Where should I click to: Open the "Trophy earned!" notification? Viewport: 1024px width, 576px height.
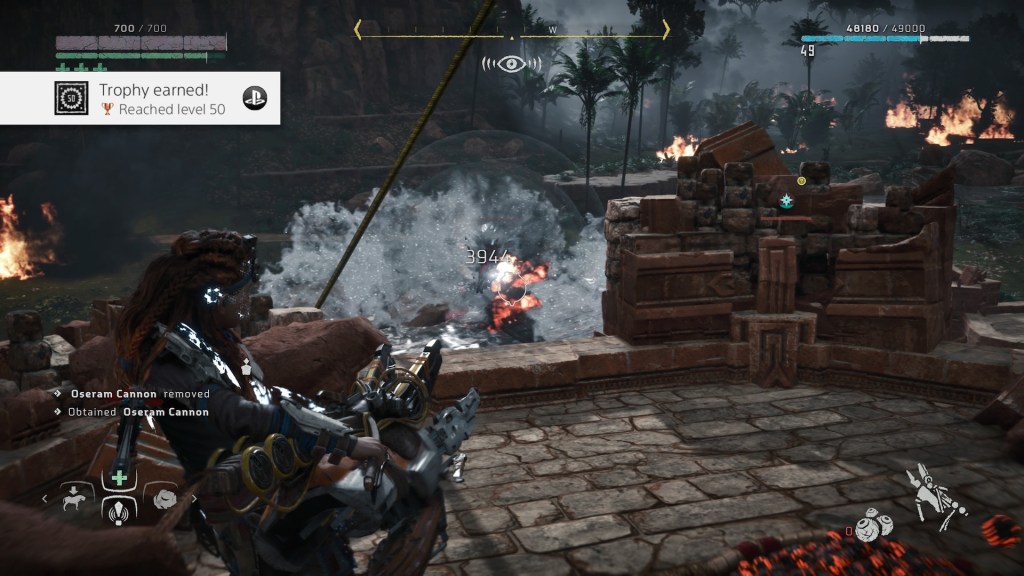(x=140, y=98)
